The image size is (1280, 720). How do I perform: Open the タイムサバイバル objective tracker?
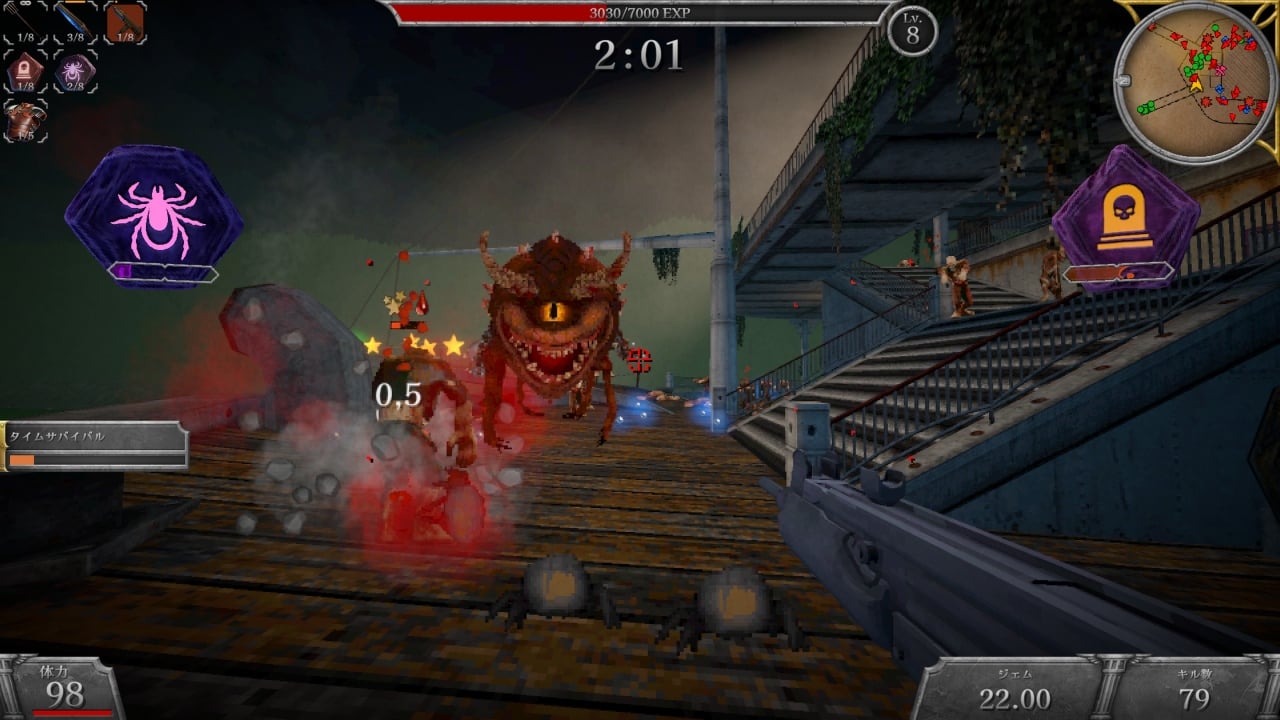[x=95, y=446]
